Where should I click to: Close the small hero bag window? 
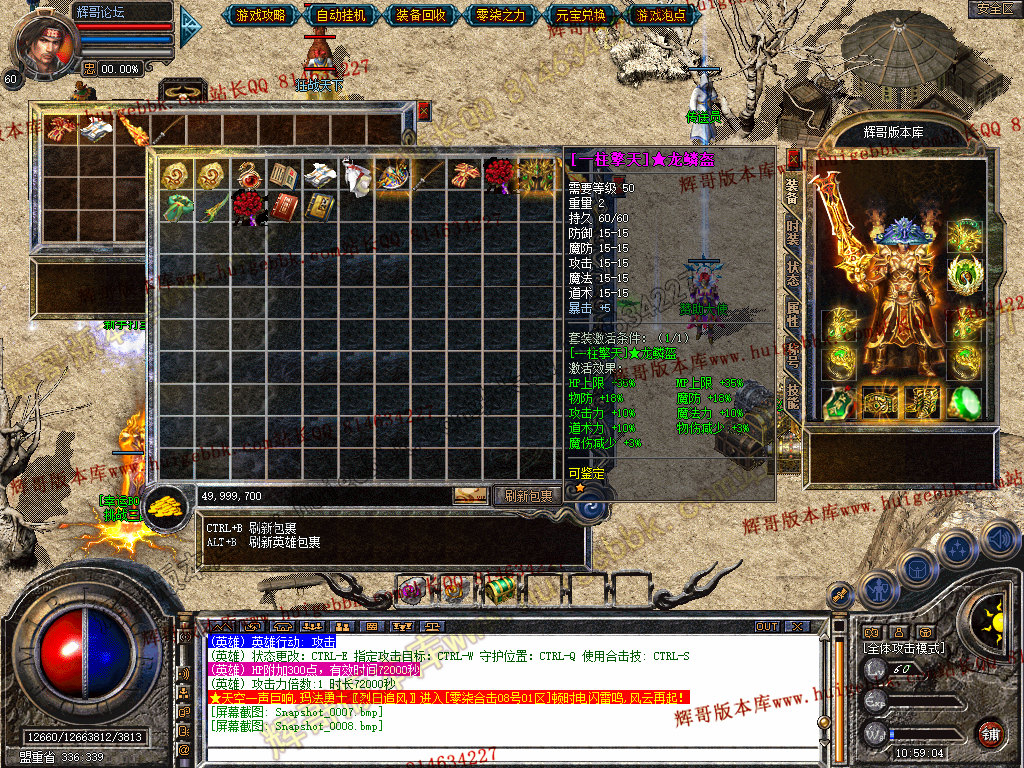pyautogui.click(x=424, y=110)
